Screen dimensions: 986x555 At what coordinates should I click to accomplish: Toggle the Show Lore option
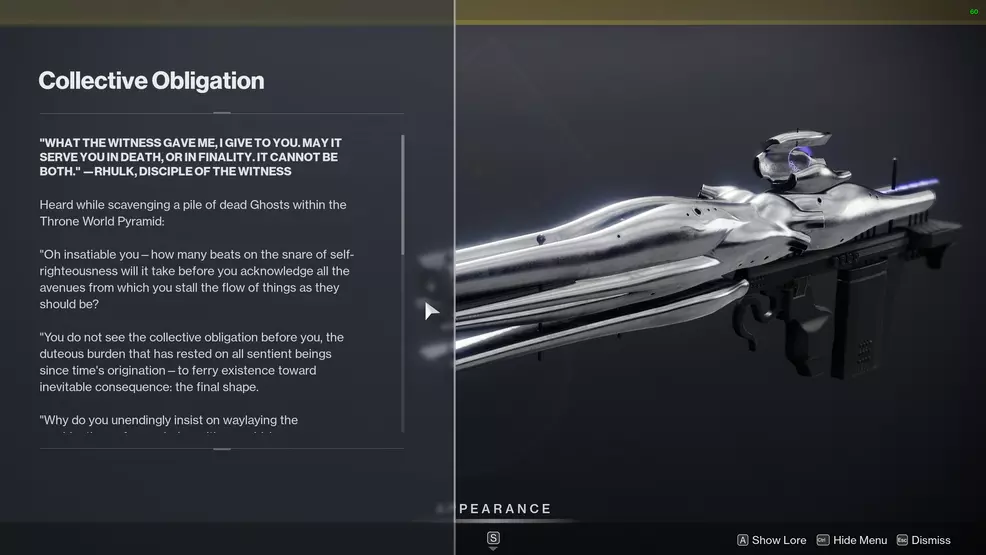pyautogui.click(x=772, y=540)
